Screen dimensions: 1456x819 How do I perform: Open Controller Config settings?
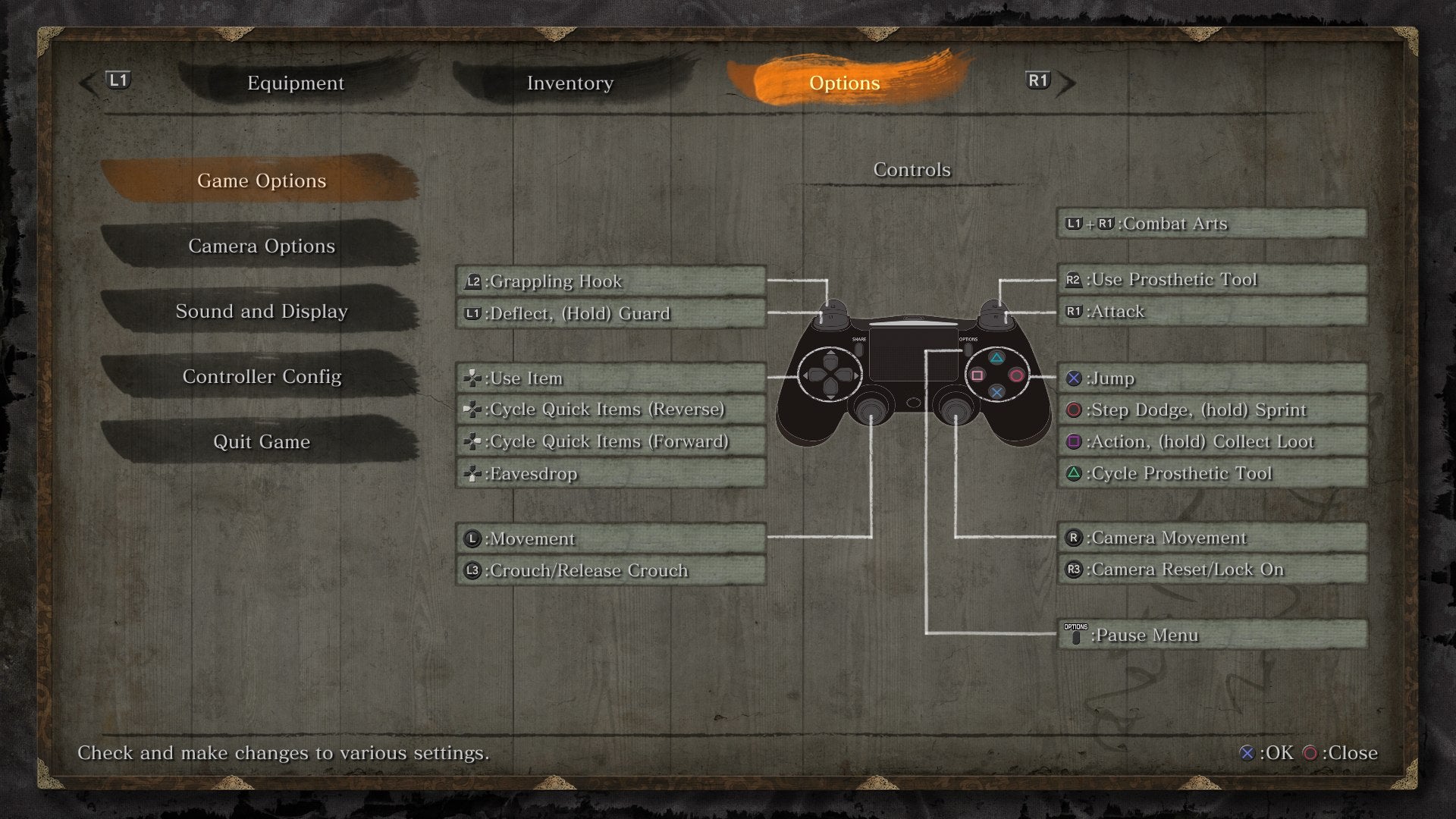(262, 377)
